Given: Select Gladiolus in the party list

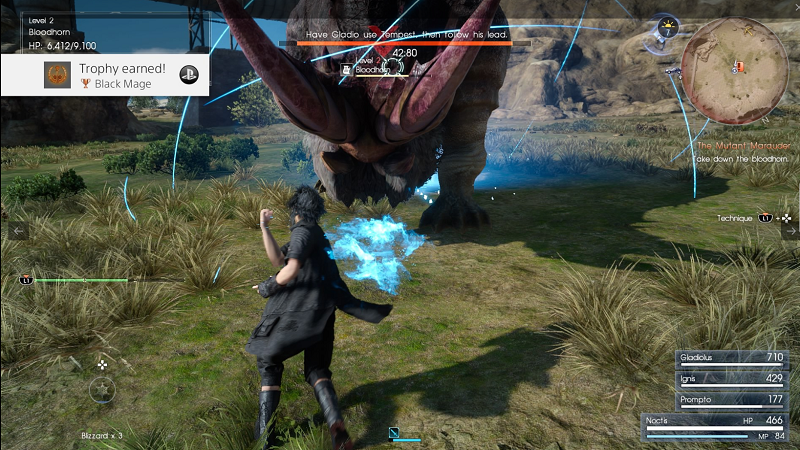Looking at the screenshot, I should click(x=717, y=357).
